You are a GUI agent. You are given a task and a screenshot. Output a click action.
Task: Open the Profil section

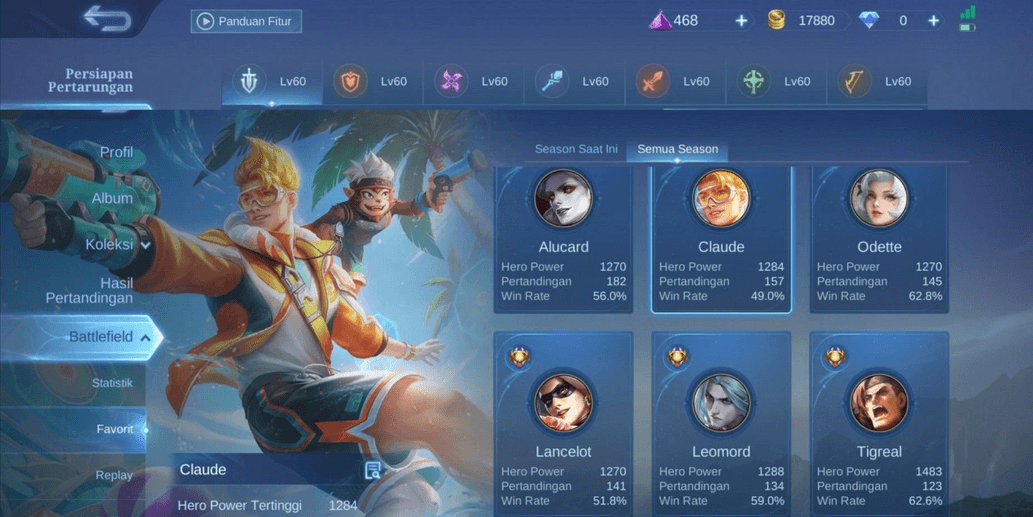click(116, 152)
